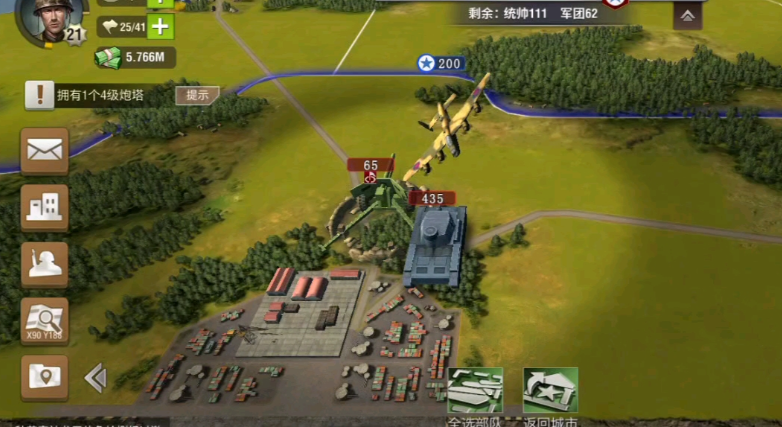Viewport: 782px width, 427px height.
Task: Open the exclamation mark quest tracker
Action: point(40,95)
